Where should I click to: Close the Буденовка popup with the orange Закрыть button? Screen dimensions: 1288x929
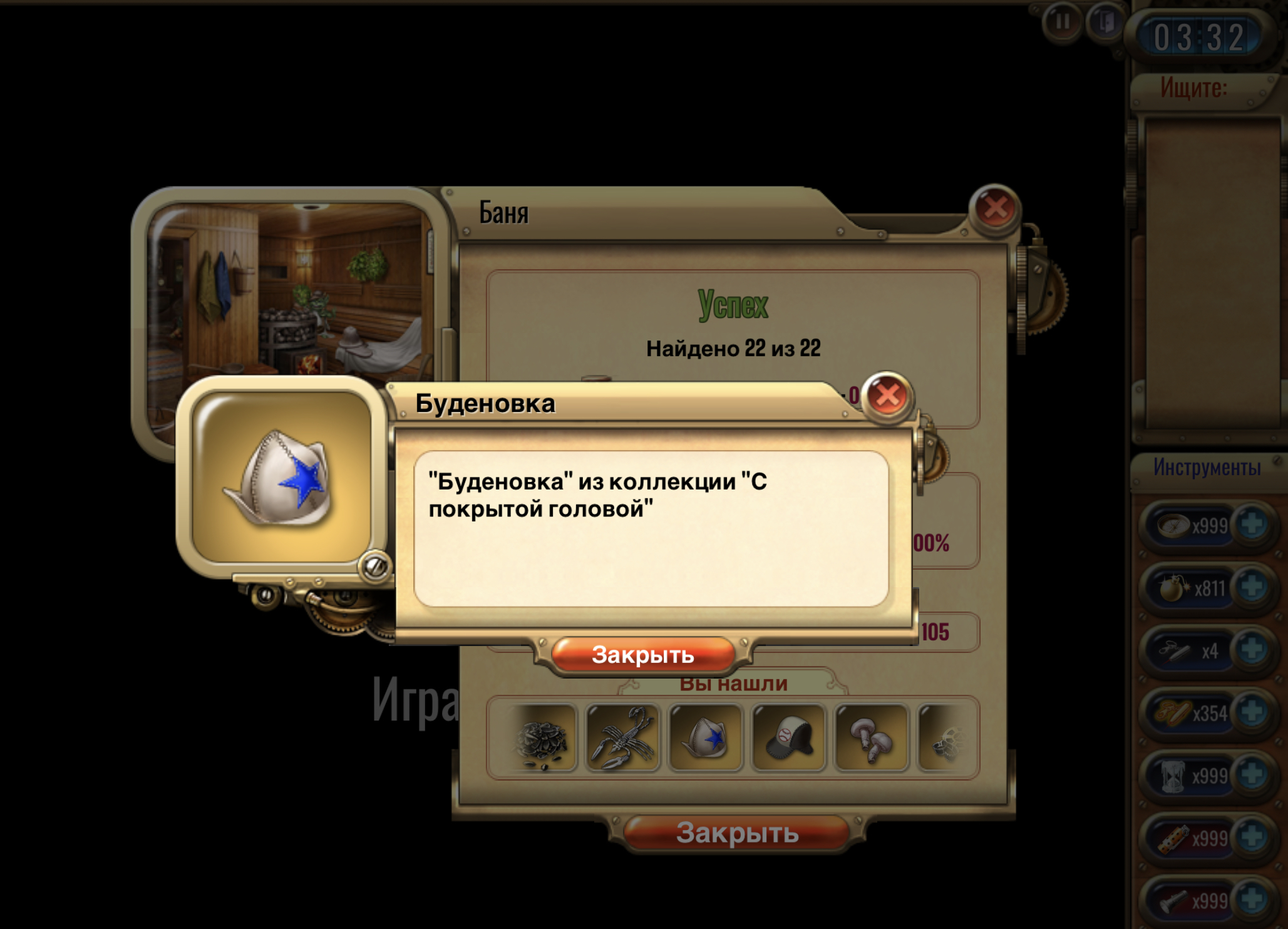(642, 655)
